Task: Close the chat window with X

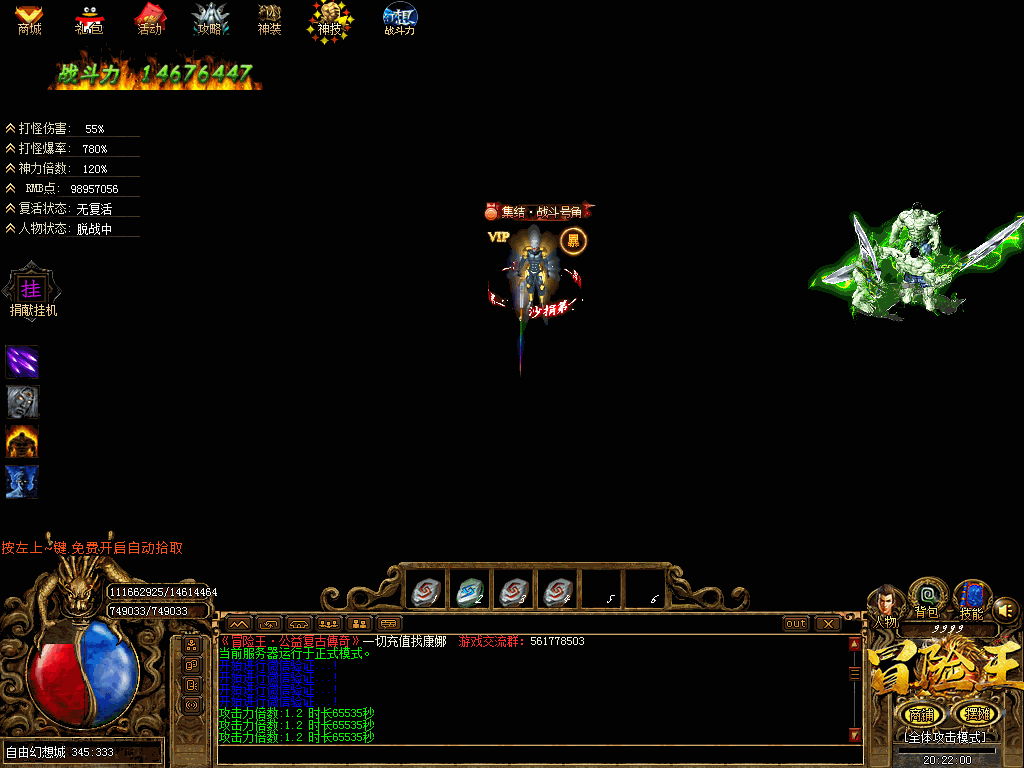Action: pos(828,623)
